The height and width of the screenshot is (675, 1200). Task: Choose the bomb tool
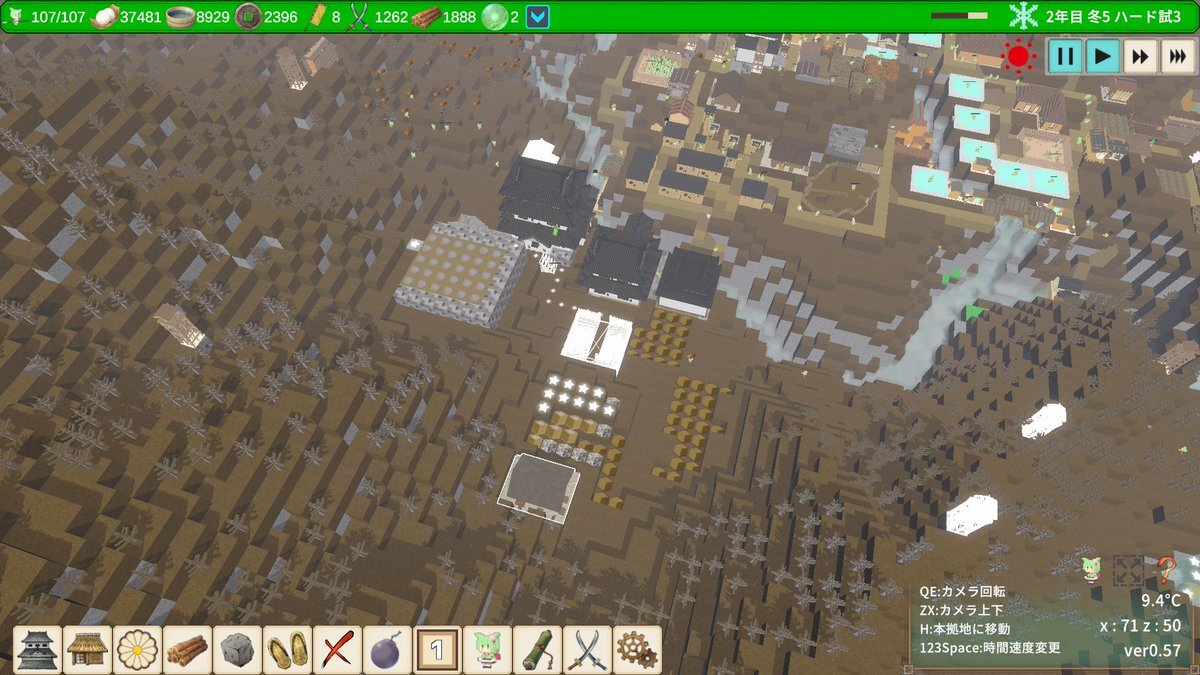coord(388,650)
